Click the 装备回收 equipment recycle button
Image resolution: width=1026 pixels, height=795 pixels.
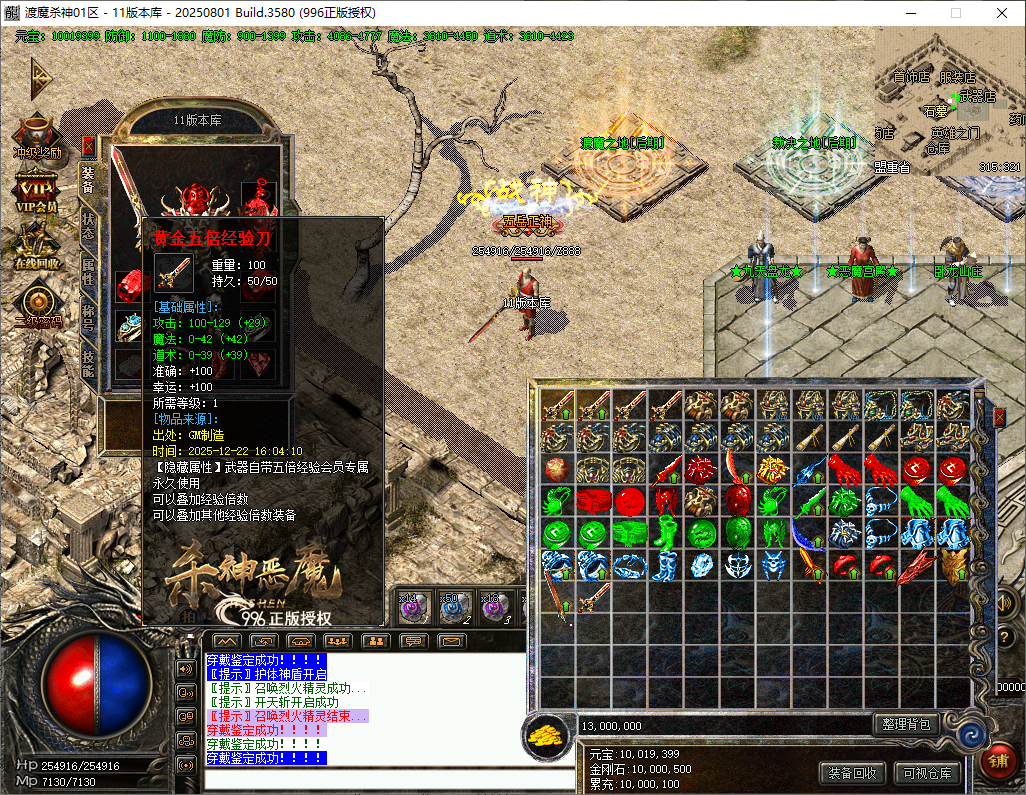(x=853, y=772)
